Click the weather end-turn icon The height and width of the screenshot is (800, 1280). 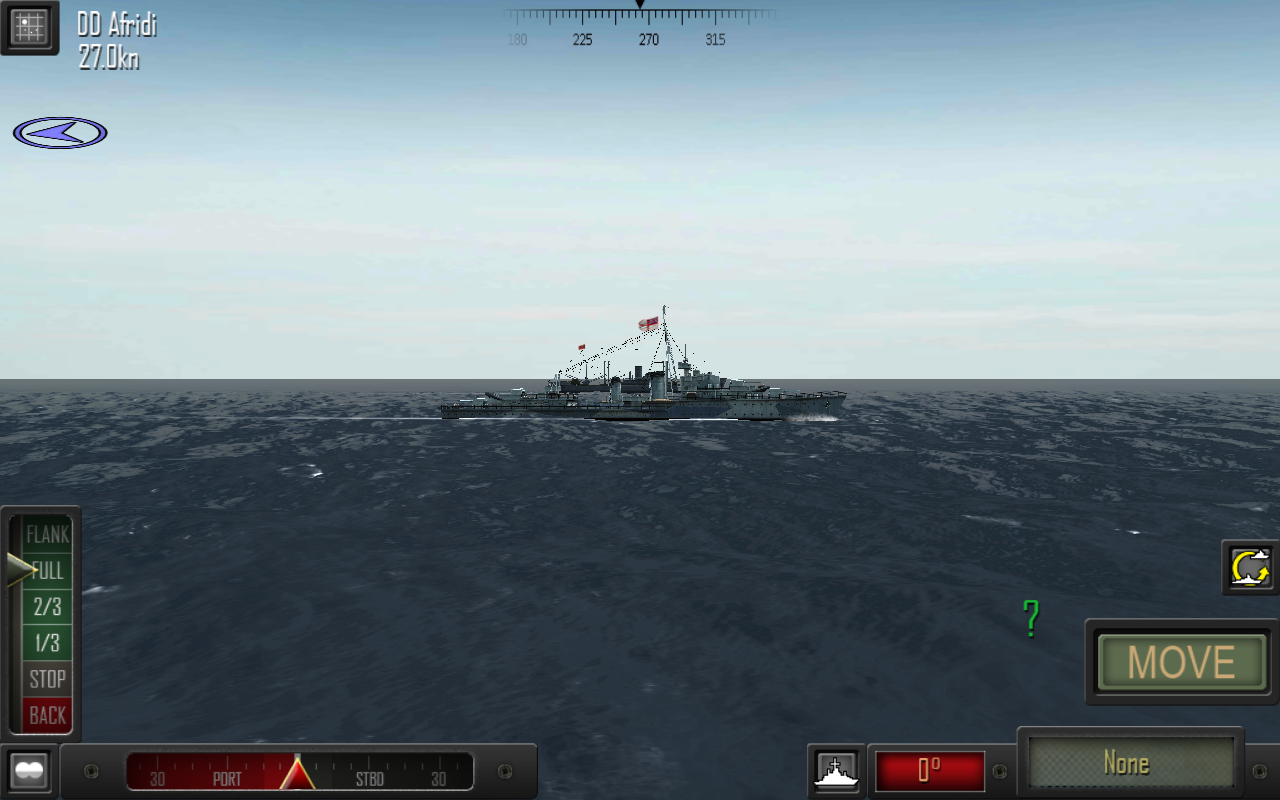tap(1248, 569)
